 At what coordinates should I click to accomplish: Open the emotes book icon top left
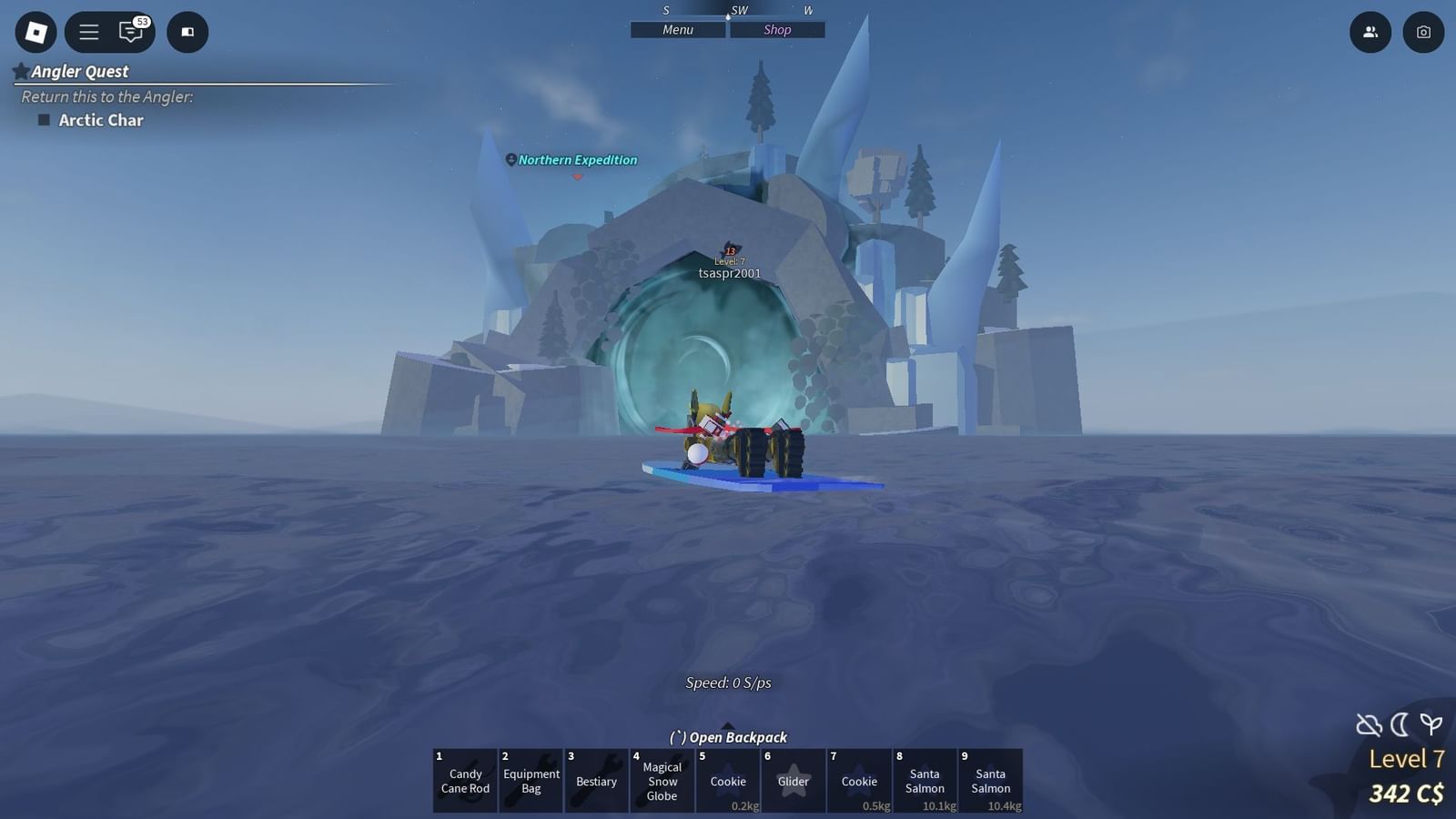point(187,32)
